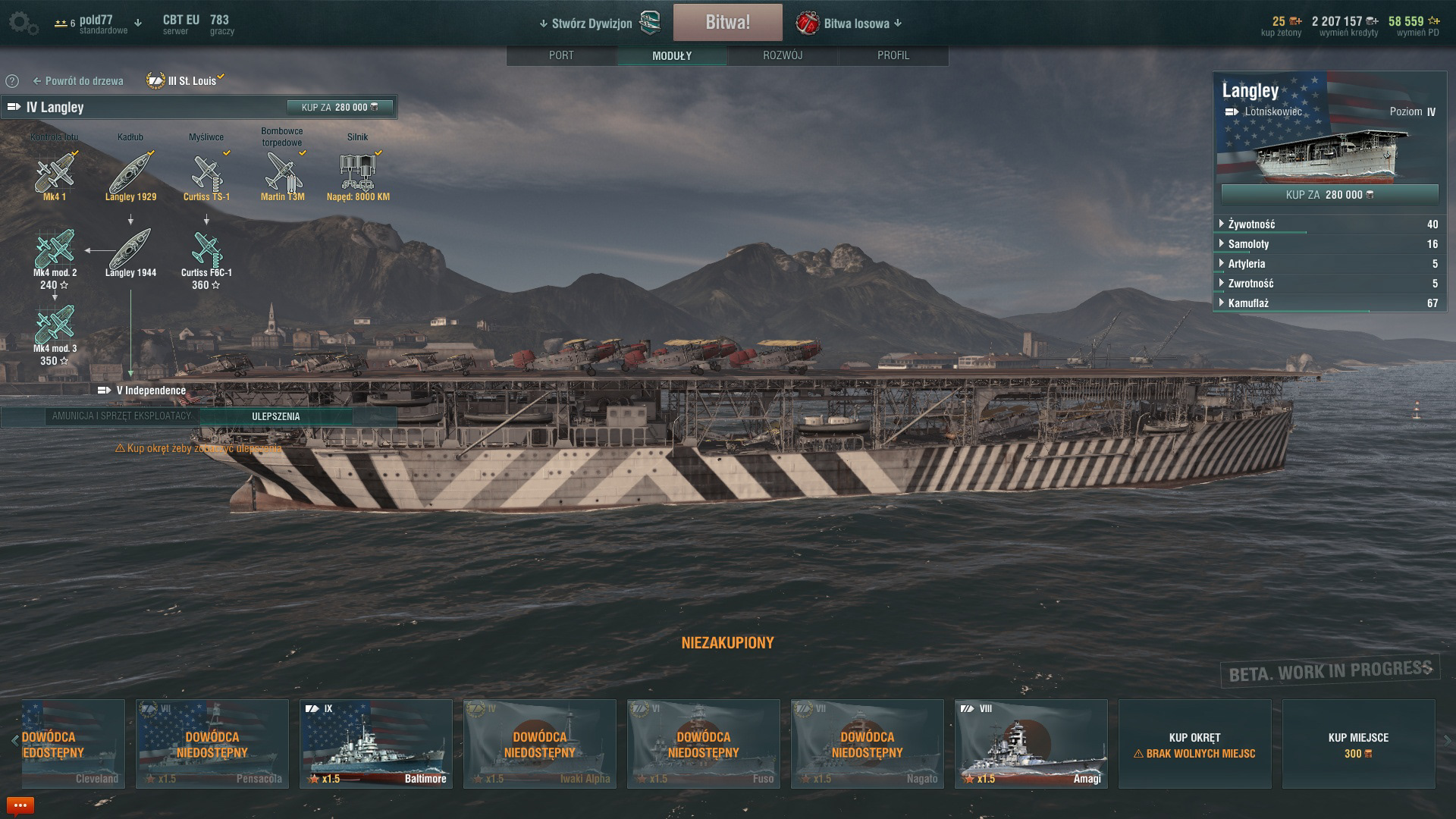Image resolution: width=1456 pixels, height=819 pixels.
Task: Expand the Żywotność stat row
Action: pos(1251,224)
